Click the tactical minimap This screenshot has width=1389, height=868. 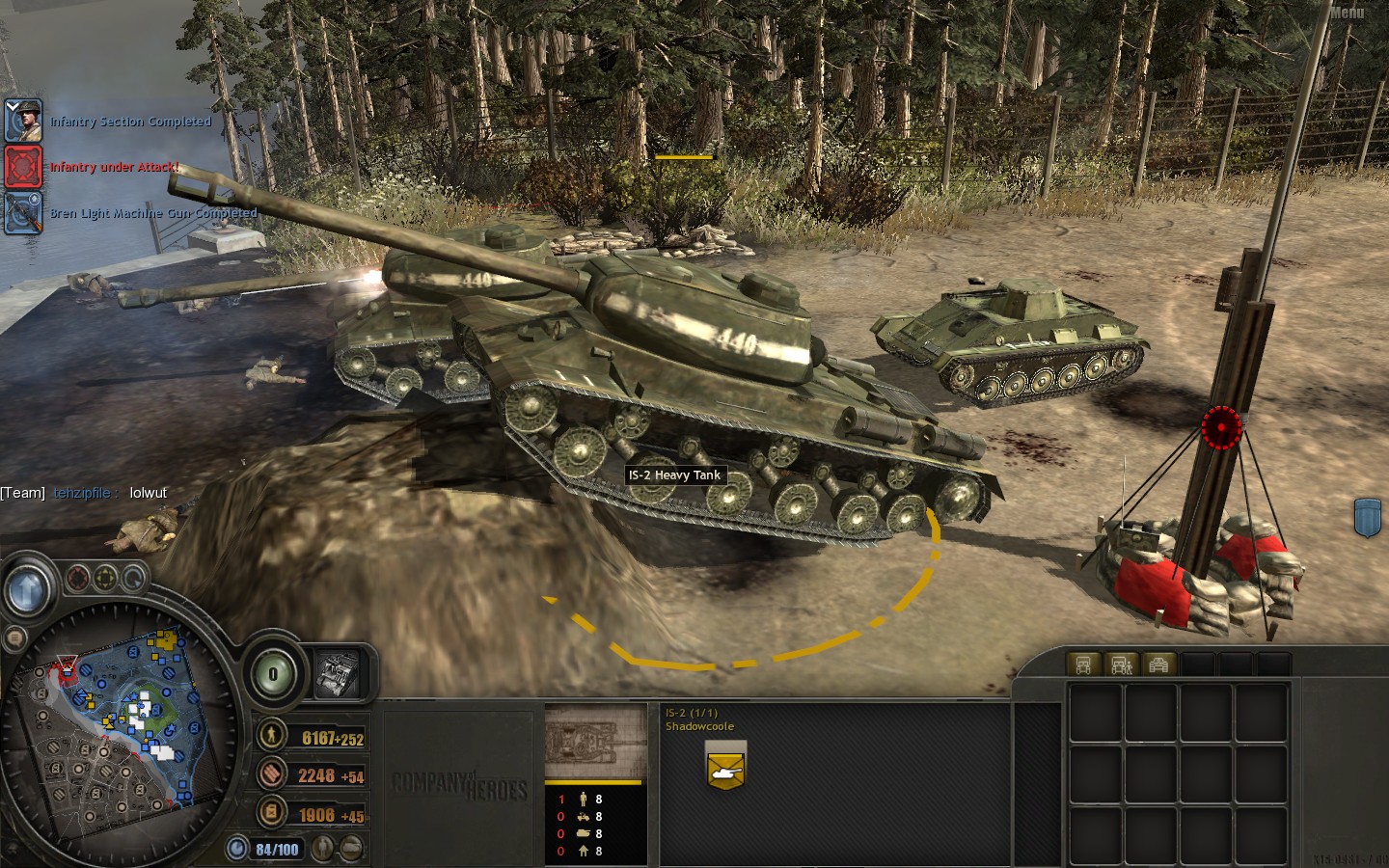tap(118, 721)
